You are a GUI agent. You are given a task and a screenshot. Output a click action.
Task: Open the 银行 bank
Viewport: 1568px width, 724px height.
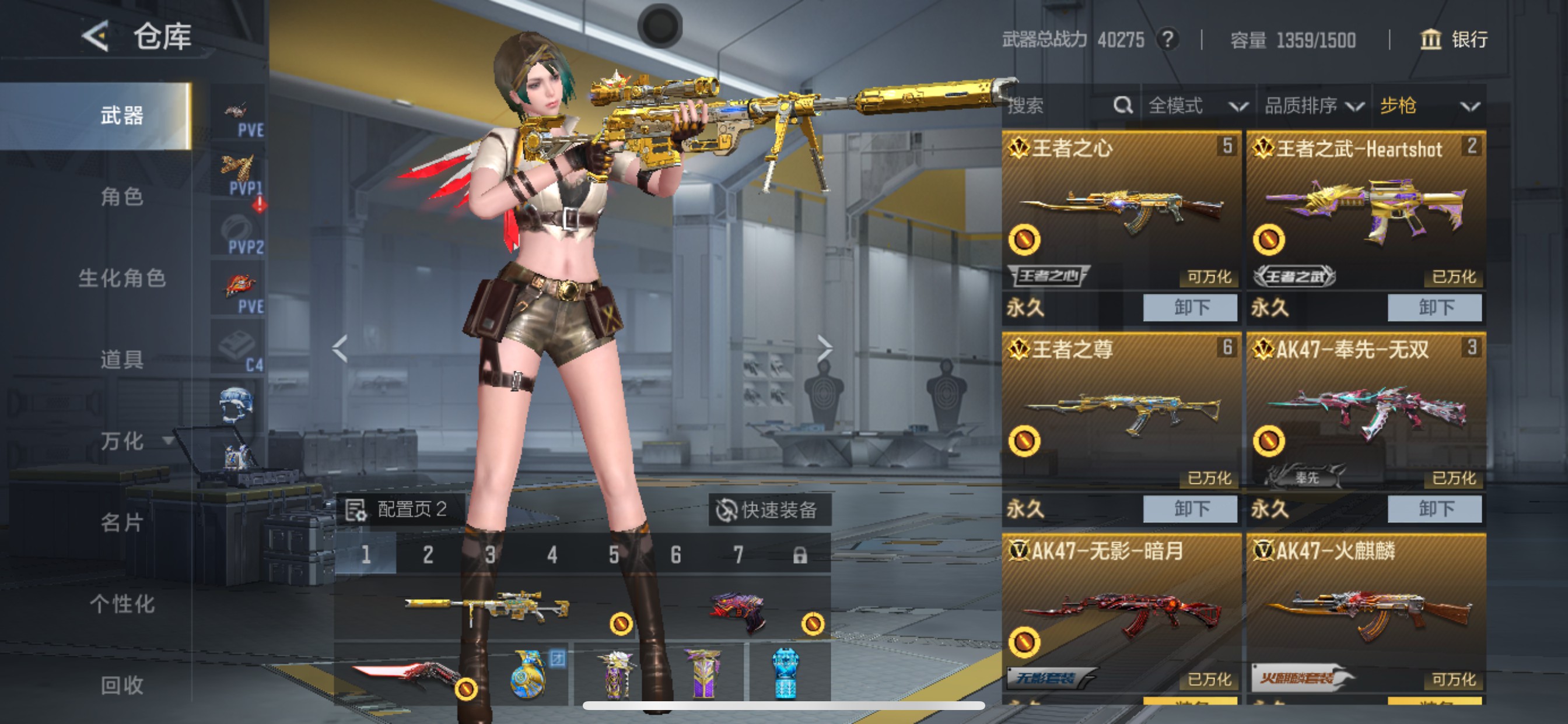[x=1454, y=40]
